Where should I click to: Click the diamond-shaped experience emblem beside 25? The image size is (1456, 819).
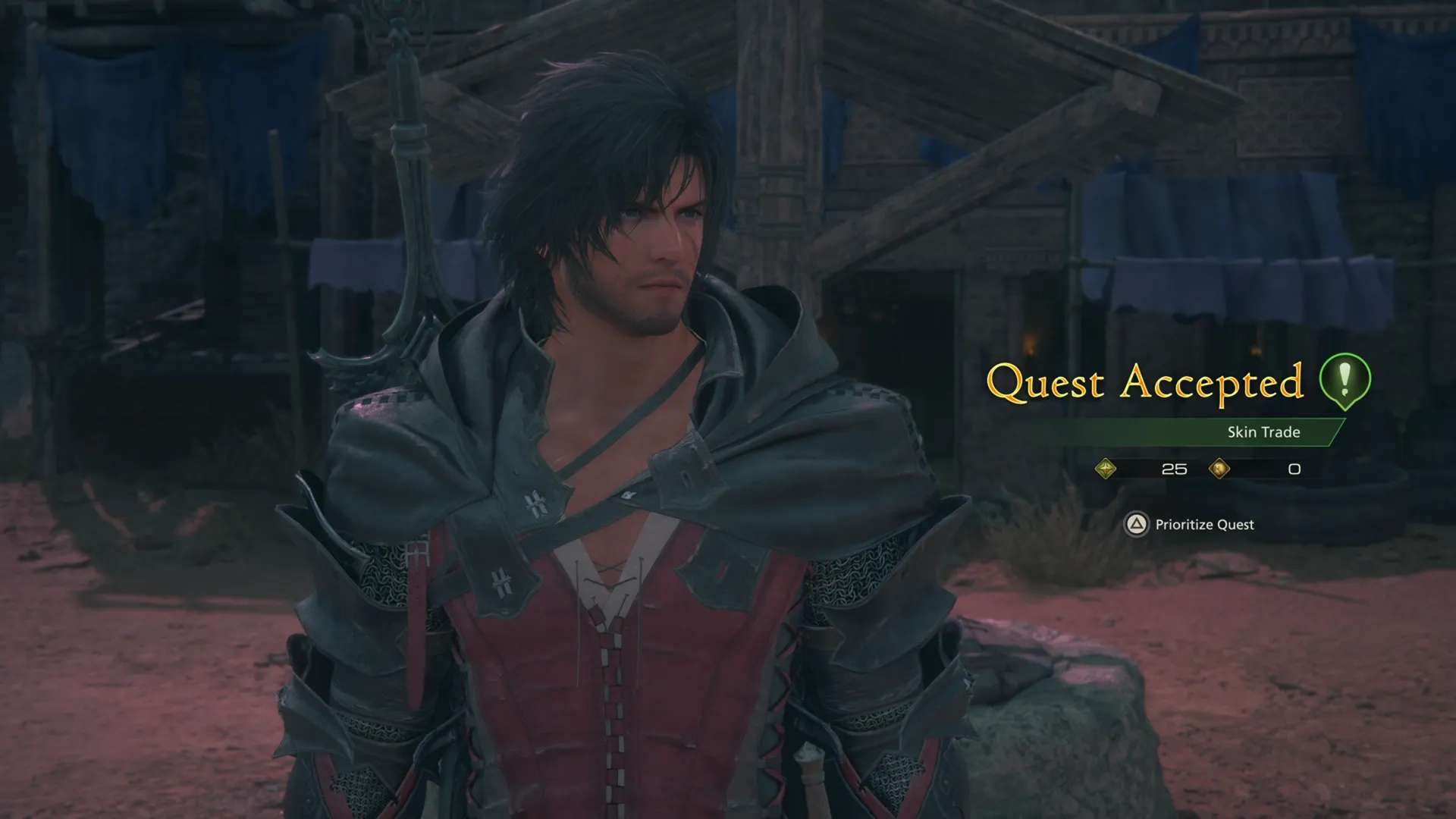tap(1106, 469)
